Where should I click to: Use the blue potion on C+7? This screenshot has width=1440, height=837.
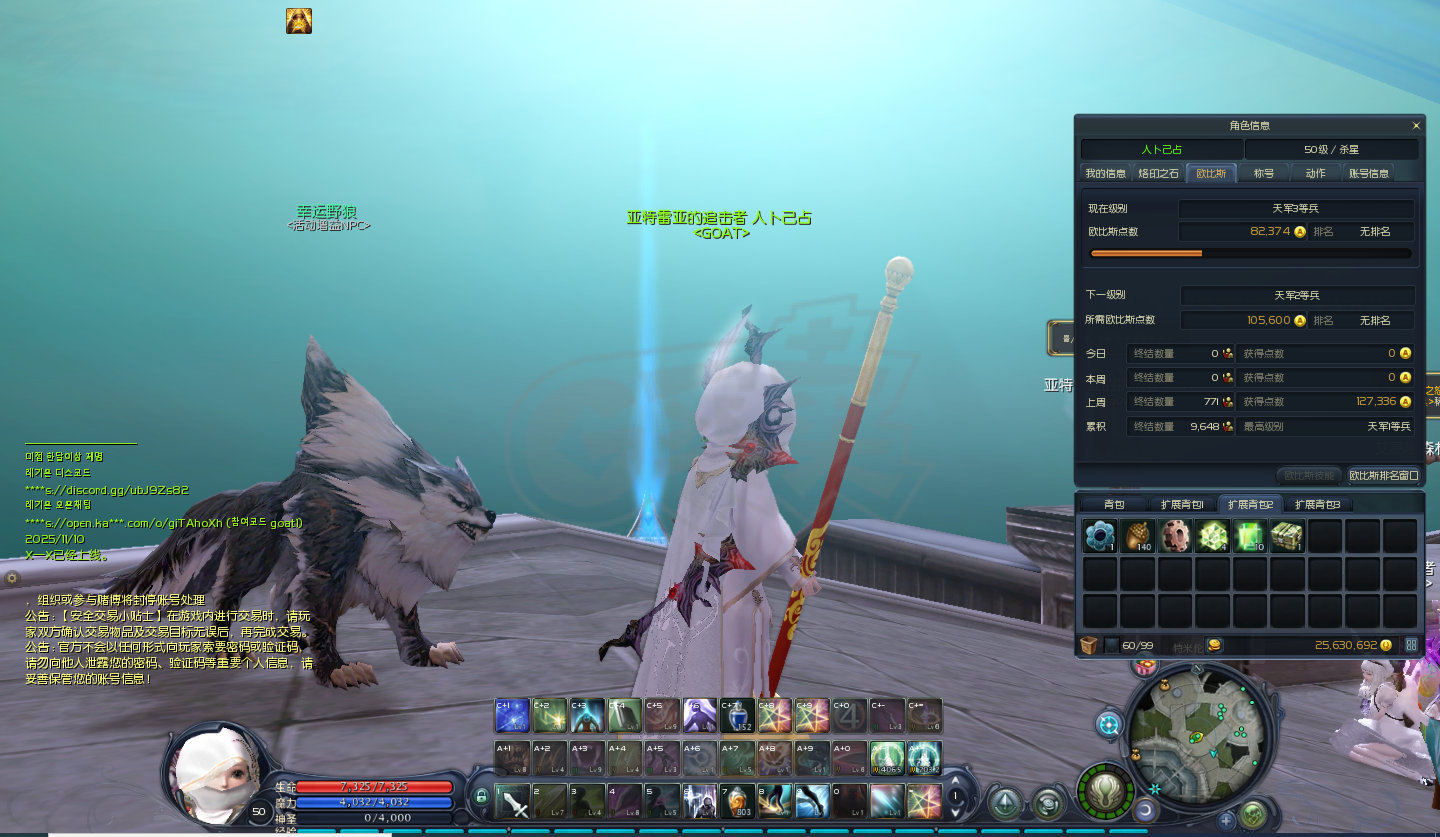click(x=737, y=716)
